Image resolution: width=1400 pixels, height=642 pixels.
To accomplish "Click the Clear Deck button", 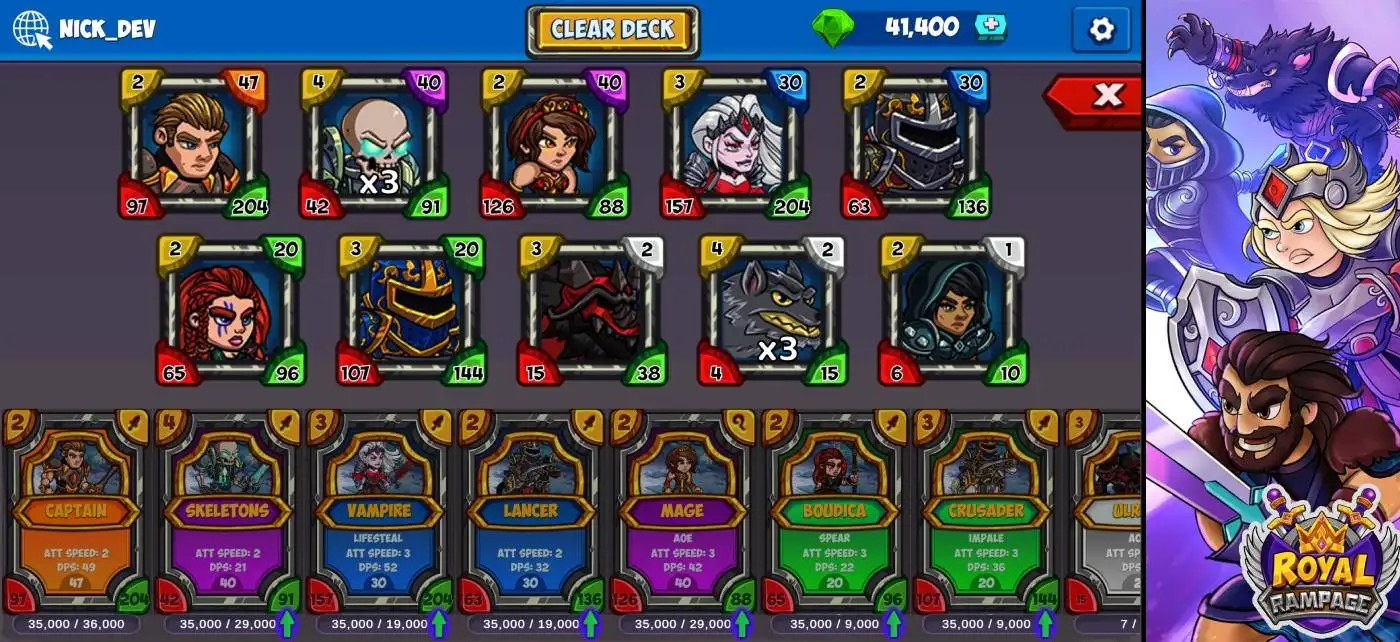I will (612, 30).
